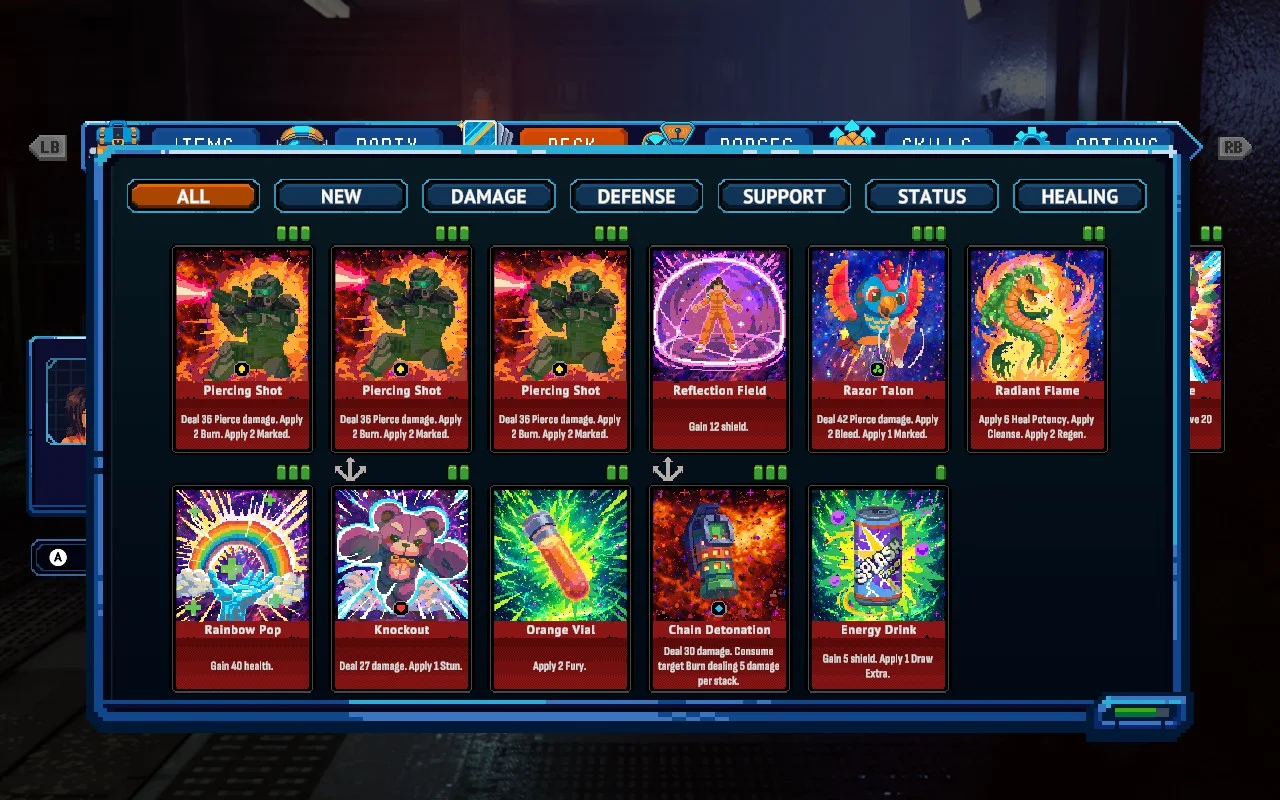The width and height of the screenshot is (1280, 800).
Task: Toggle the HEALING card filter
Action: [x=1080, y=196]
